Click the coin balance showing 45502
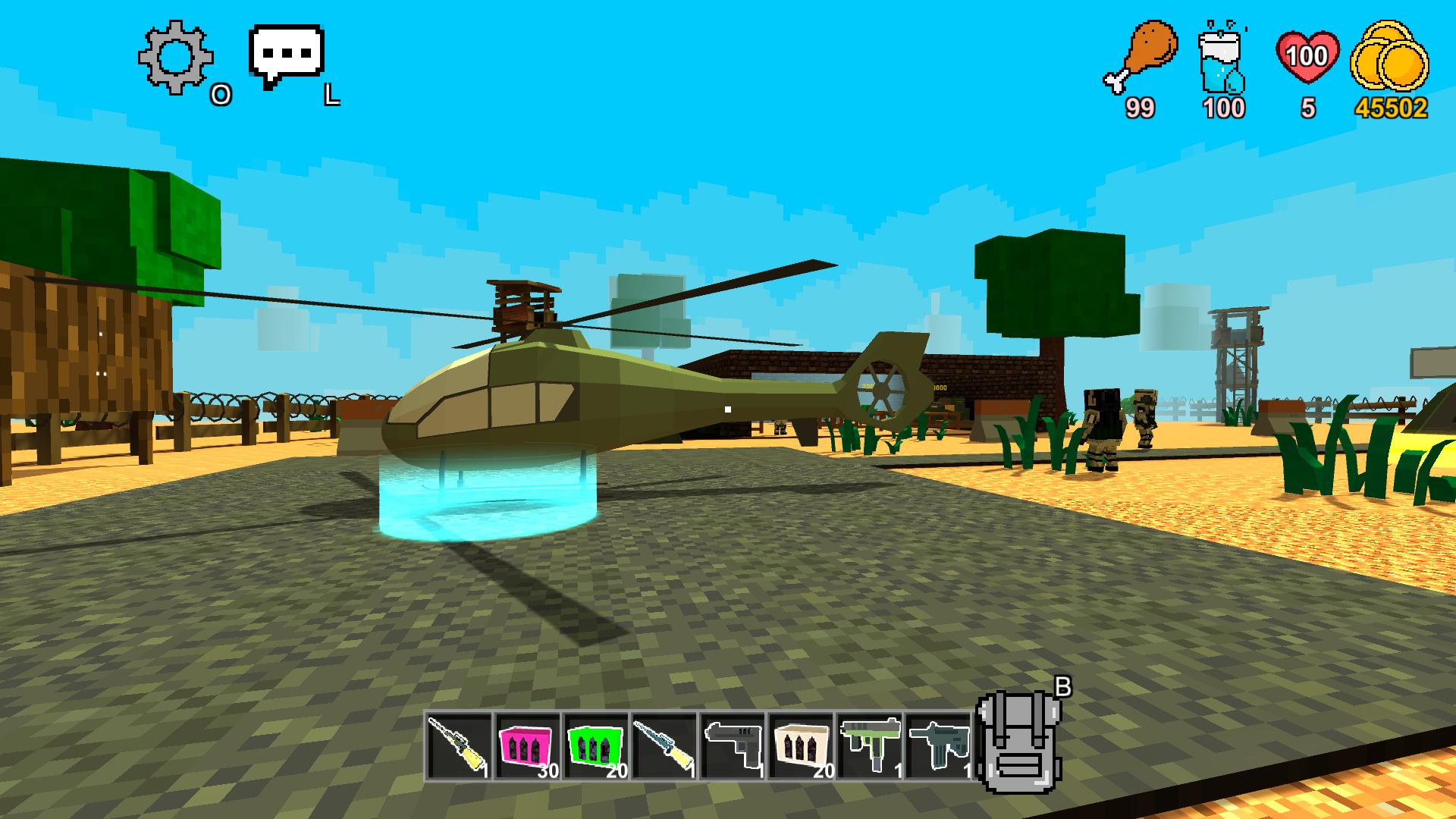The width and height of the screenshot is (1456, 819). pyautogui.click(x=1396, y=106)
